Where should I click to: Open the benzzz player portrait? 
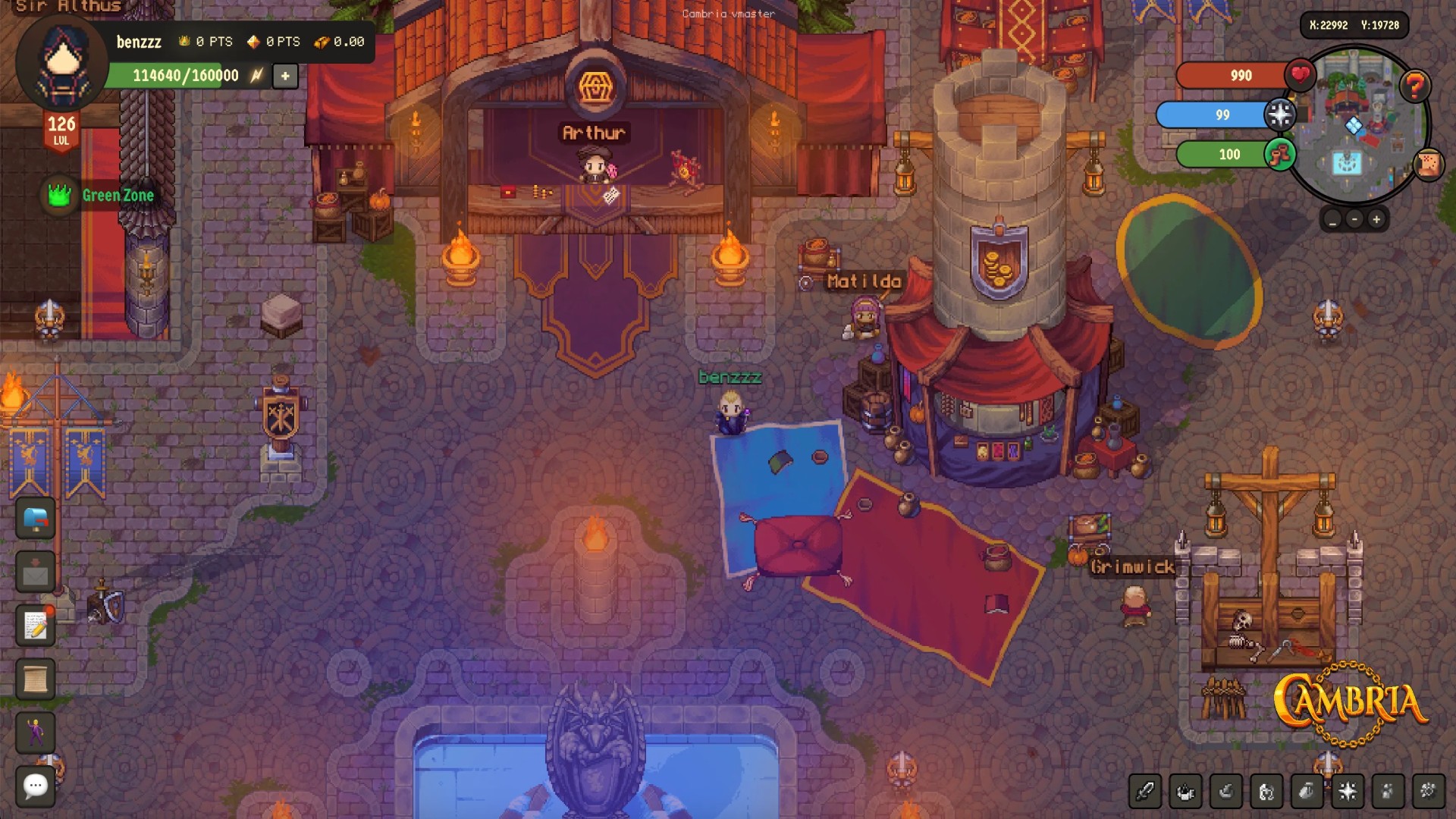tap(63, 62)
